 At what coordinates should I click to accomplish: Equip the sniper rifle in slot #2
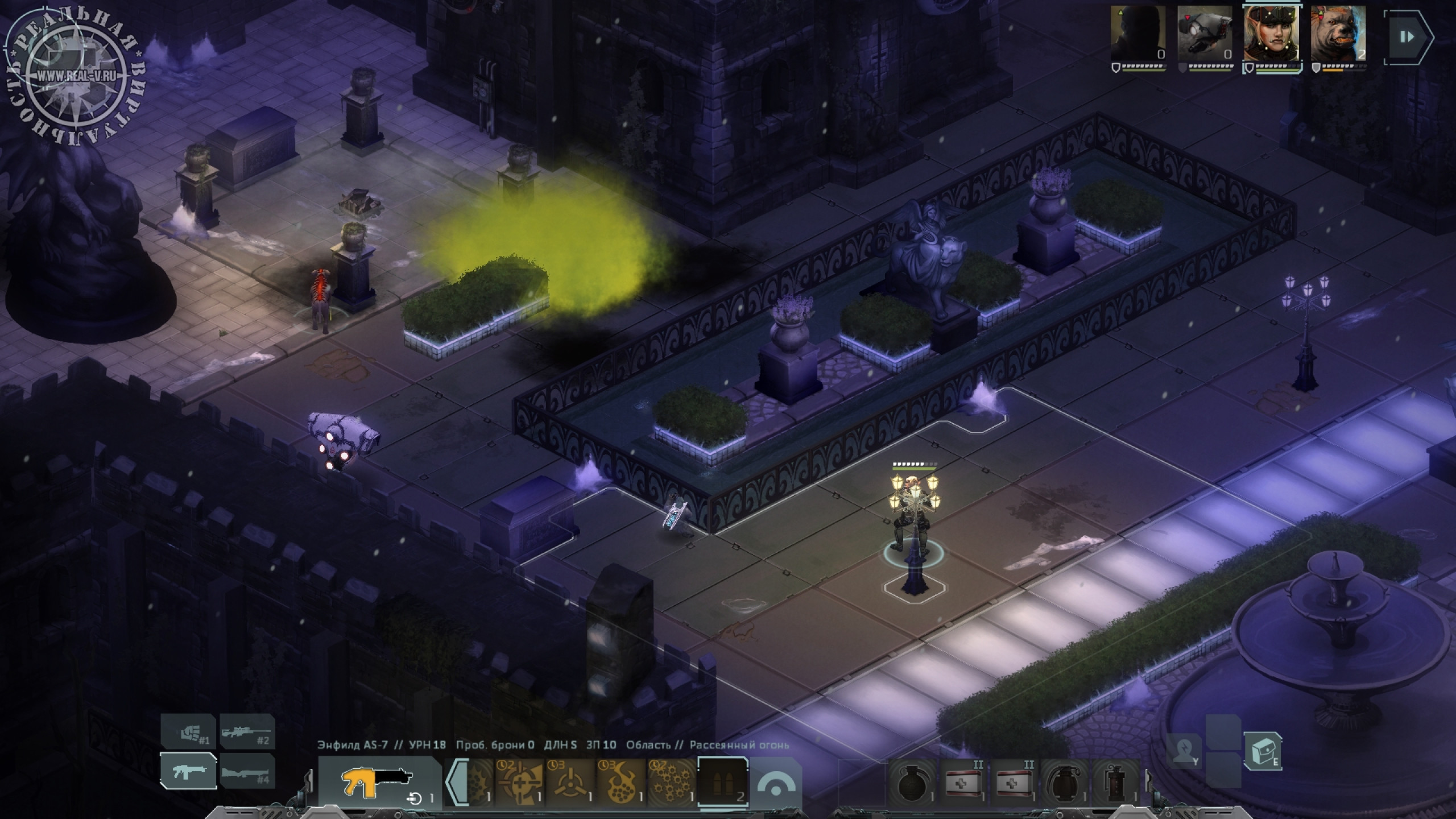[247, 731]
